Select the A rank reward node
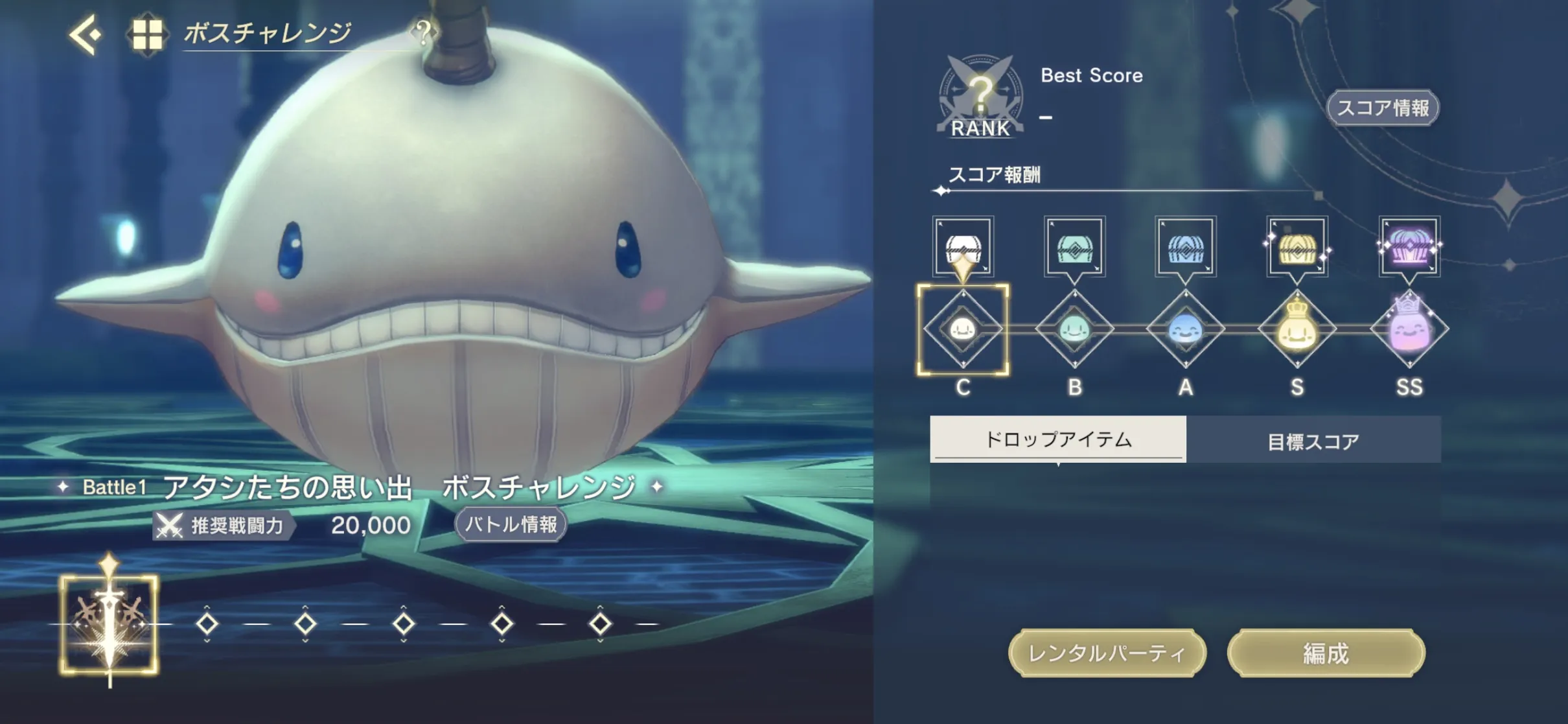 point(1186,329)
